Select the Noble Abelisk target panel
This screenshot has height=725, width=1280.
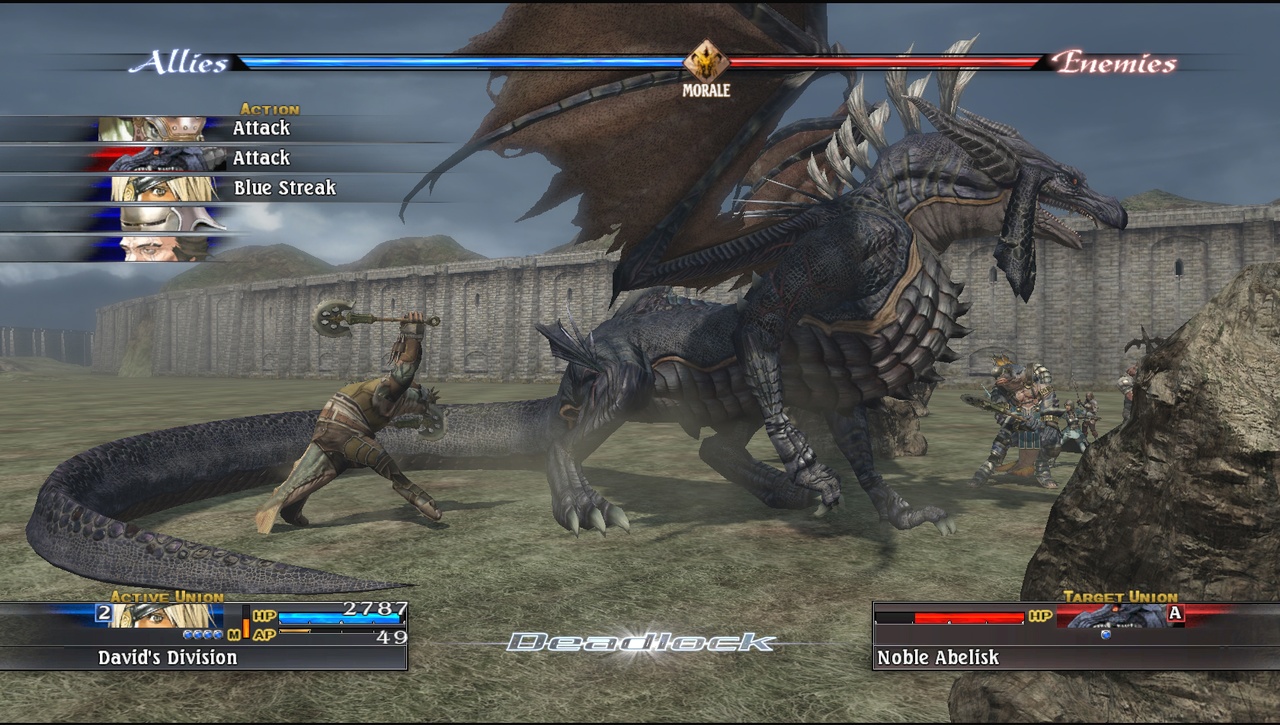(x=1076, y=637)
